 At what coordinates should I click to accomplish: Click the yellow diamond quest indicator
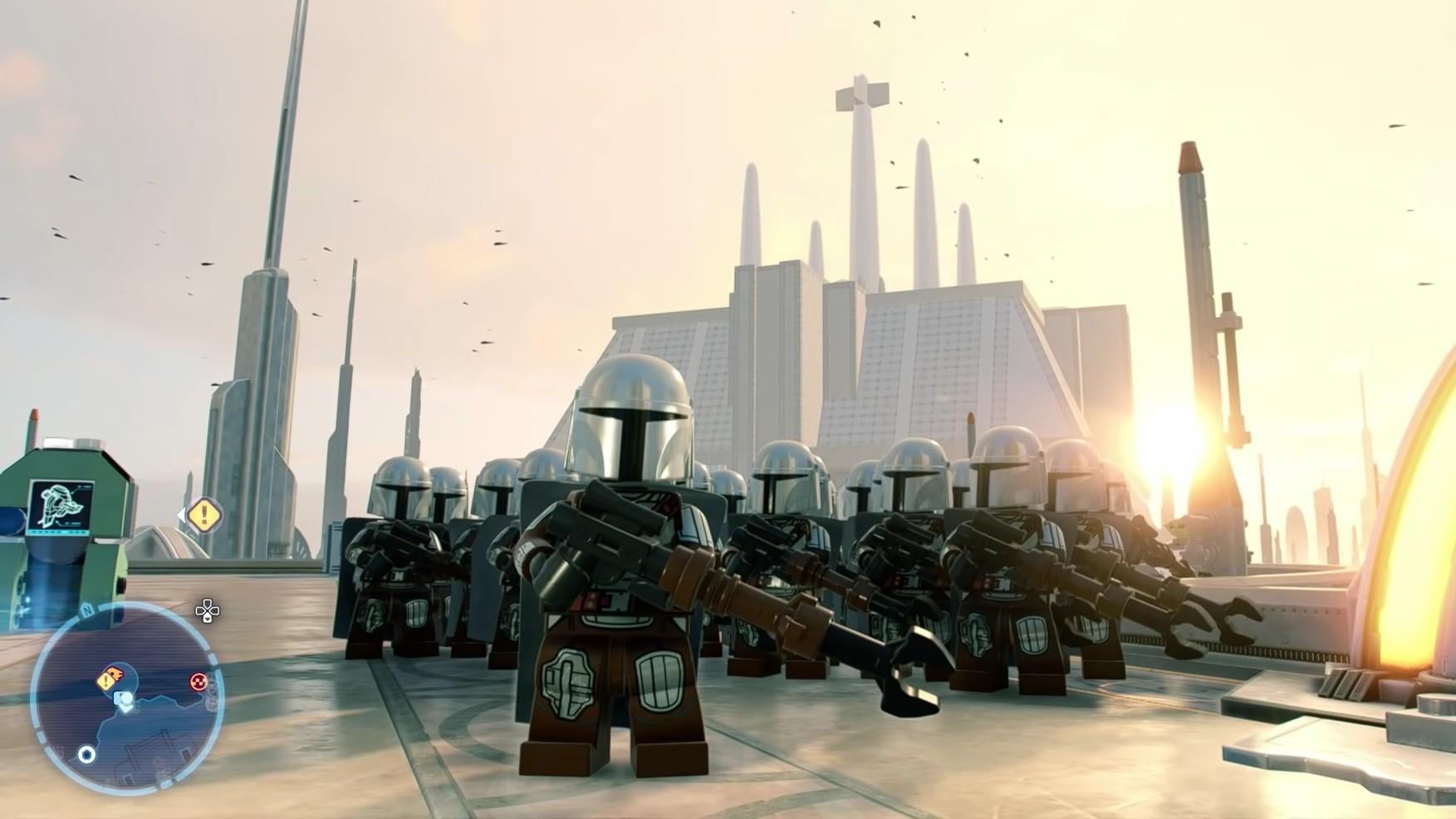tap(204, 515)
